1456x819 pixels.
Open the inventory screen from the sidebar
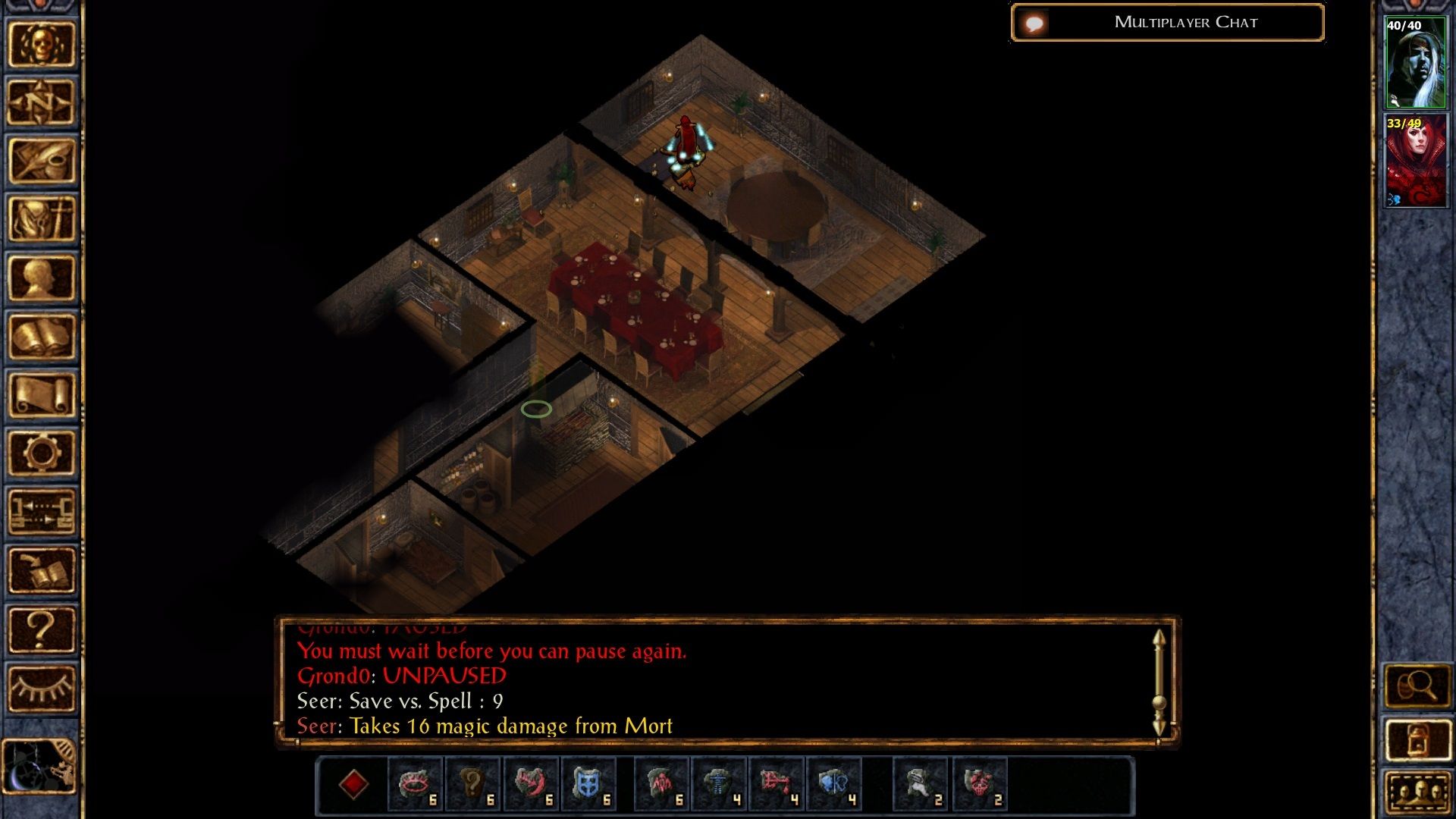(41, 219)
